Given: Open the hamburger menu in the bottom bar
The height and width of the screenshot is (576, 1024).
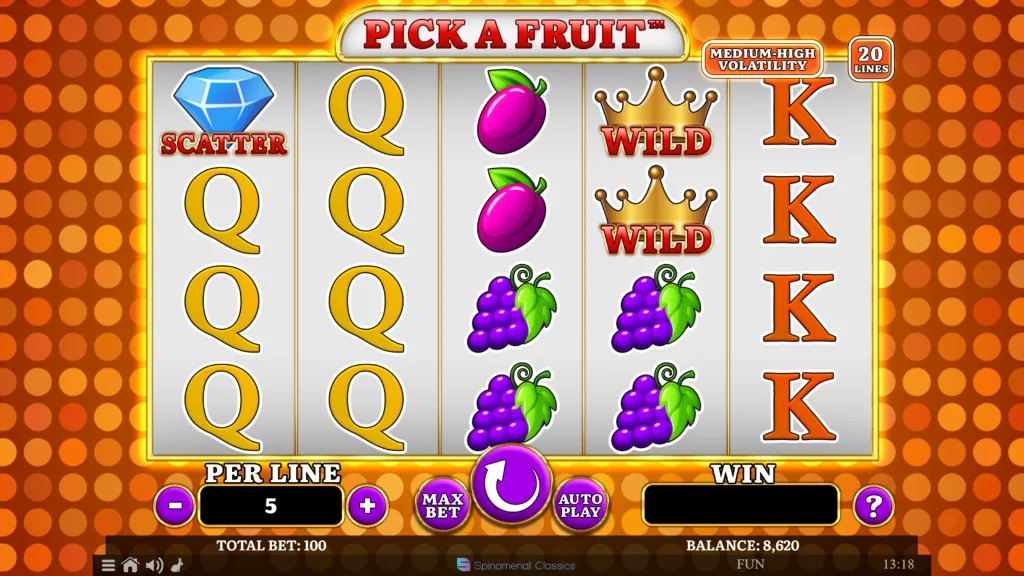Looking at the screenshot, I should pyautogui.click(x=109, y=565).
